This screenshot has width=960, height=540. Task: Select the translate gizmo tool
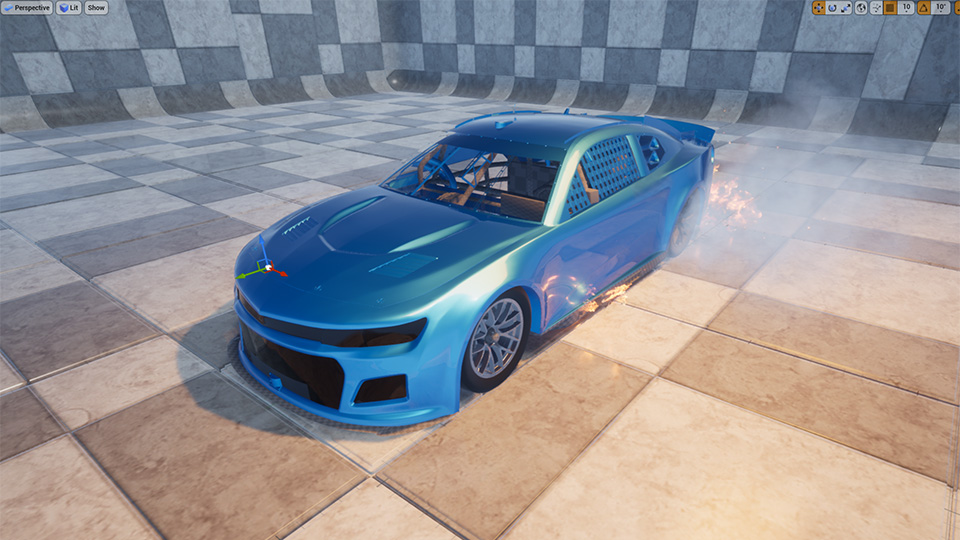[819, 8]
